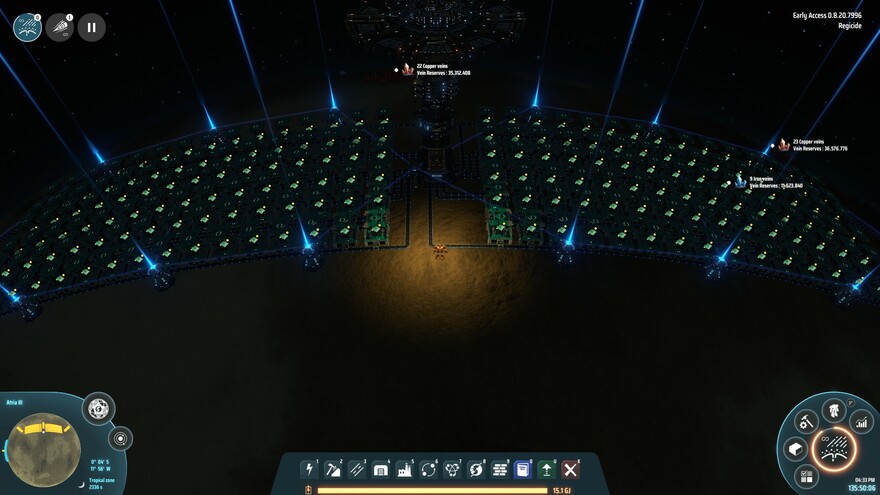Open the statistics bar chart panel

(x=860, y=423)
